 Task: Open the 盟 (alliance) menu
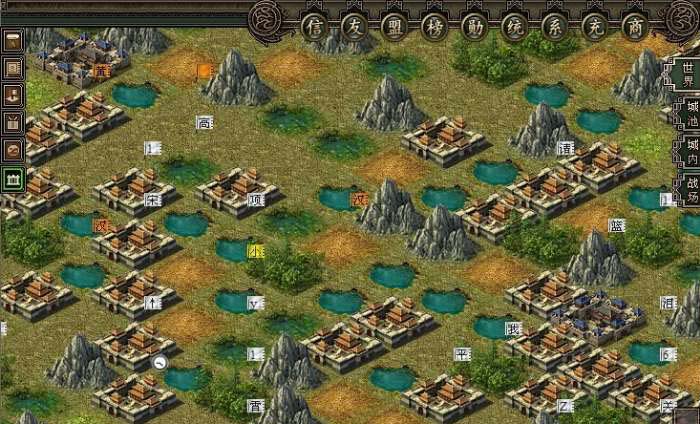393,27
